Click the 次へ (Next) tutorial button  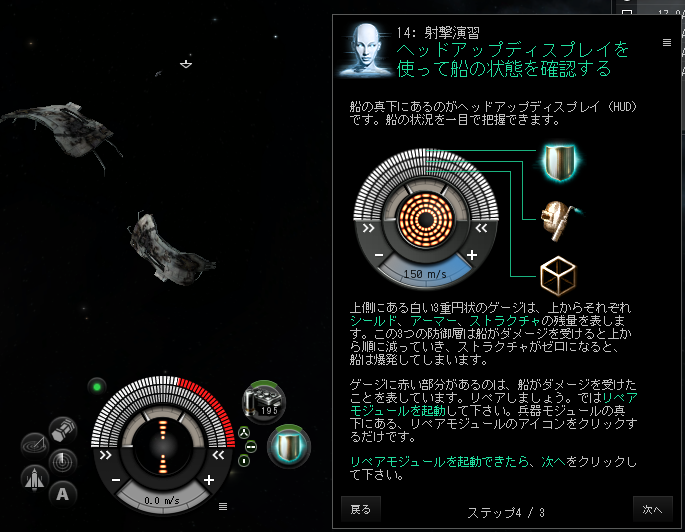pos(652,509)
